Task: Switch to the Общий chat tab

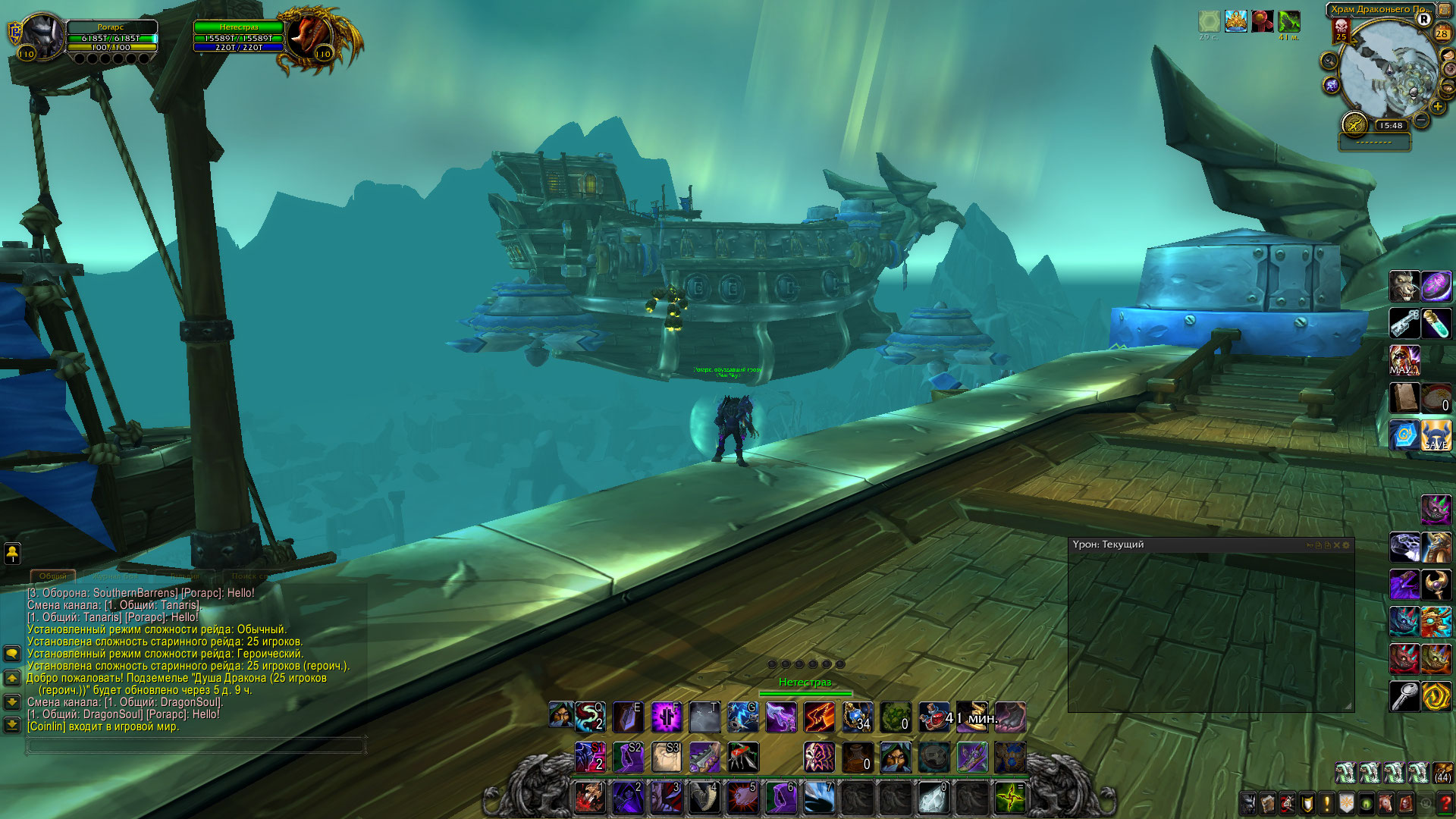Action: coord(52,576)
